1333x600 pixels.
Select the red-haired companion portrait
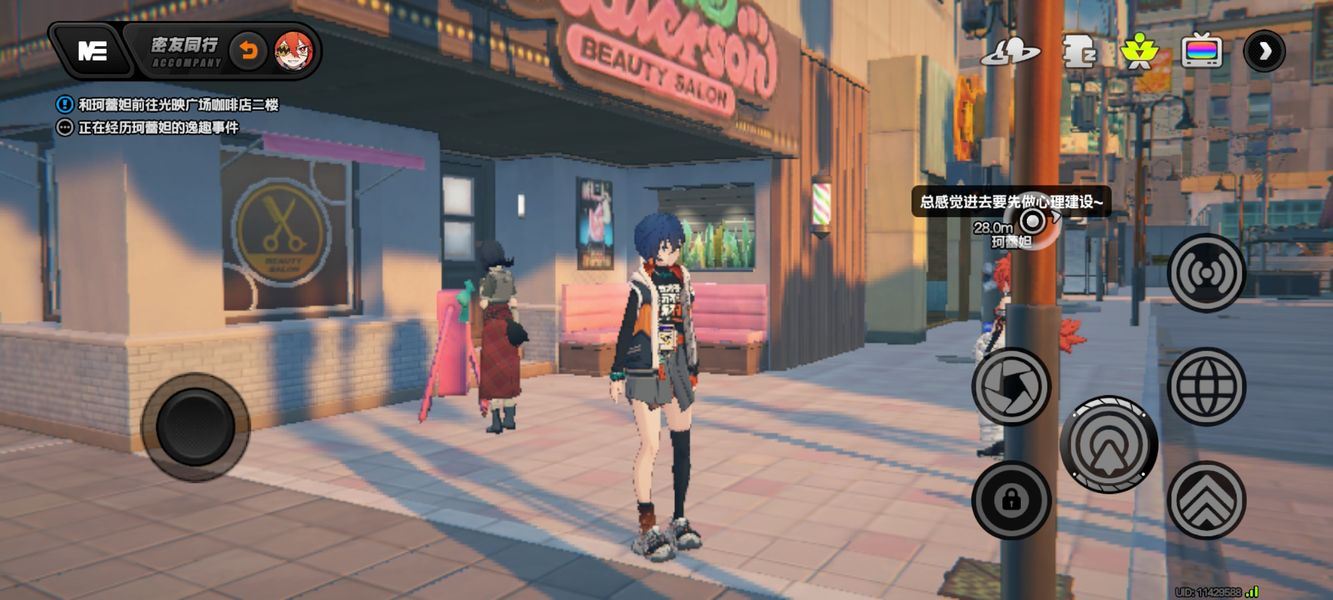coord(294,50)
